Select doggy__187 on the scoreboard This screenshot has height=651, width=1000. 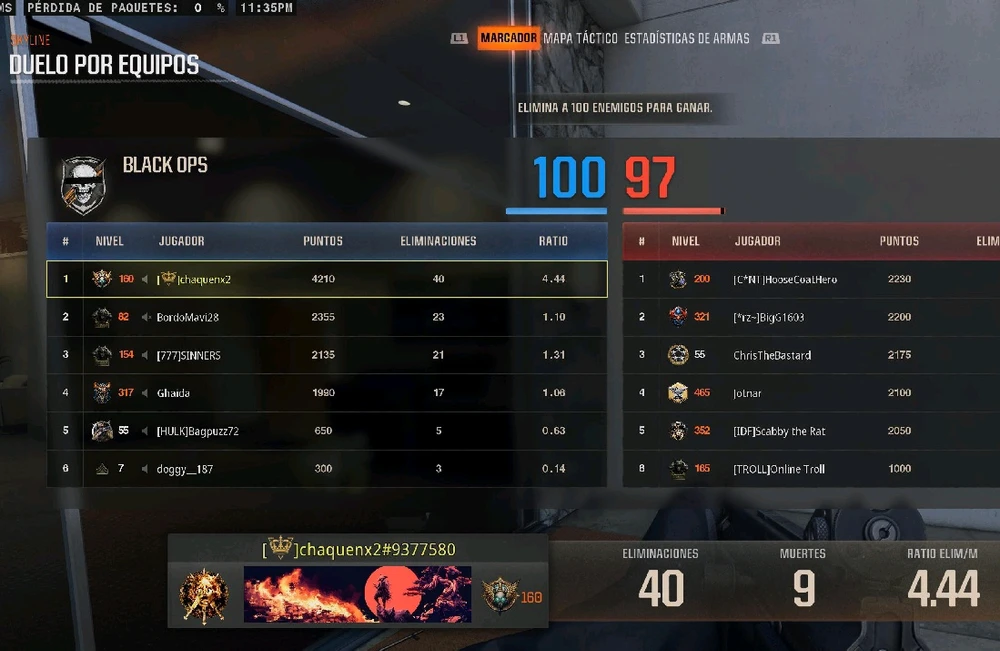[x=326, y=469]
